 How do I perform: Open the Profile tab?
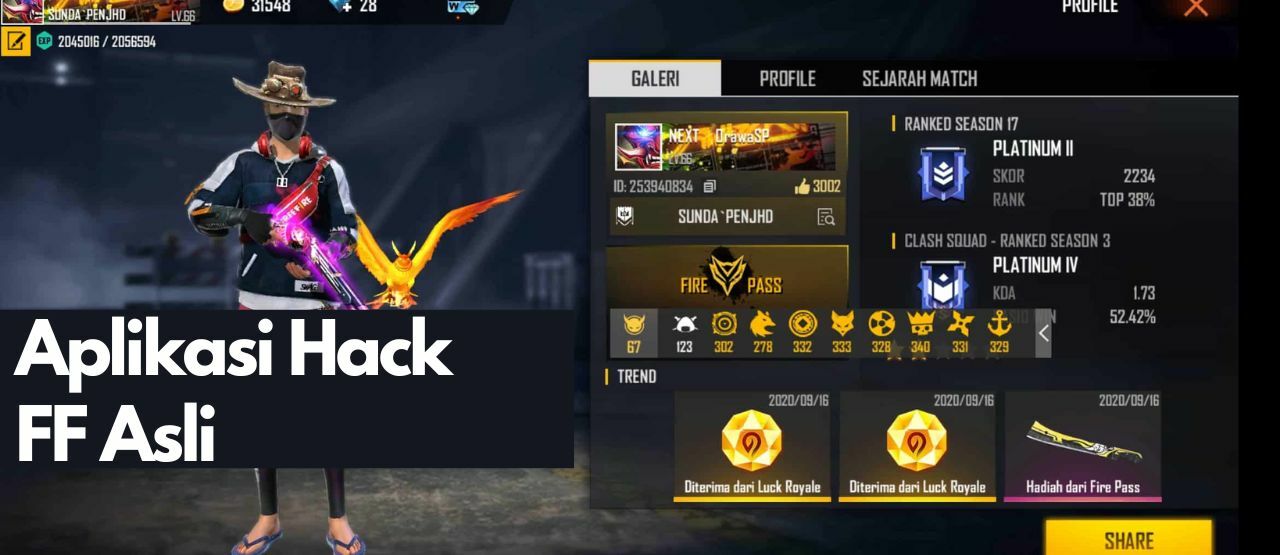(x=787, y=79)
